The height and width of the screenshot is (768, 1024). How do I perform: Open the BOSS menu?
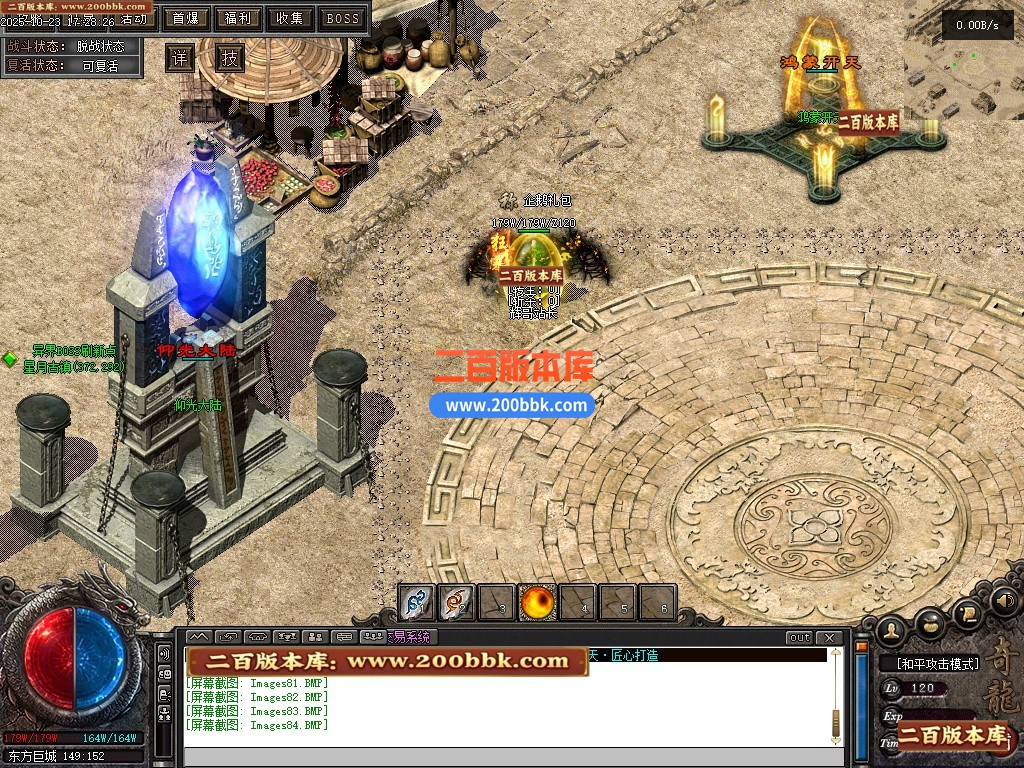pos(343,18)
